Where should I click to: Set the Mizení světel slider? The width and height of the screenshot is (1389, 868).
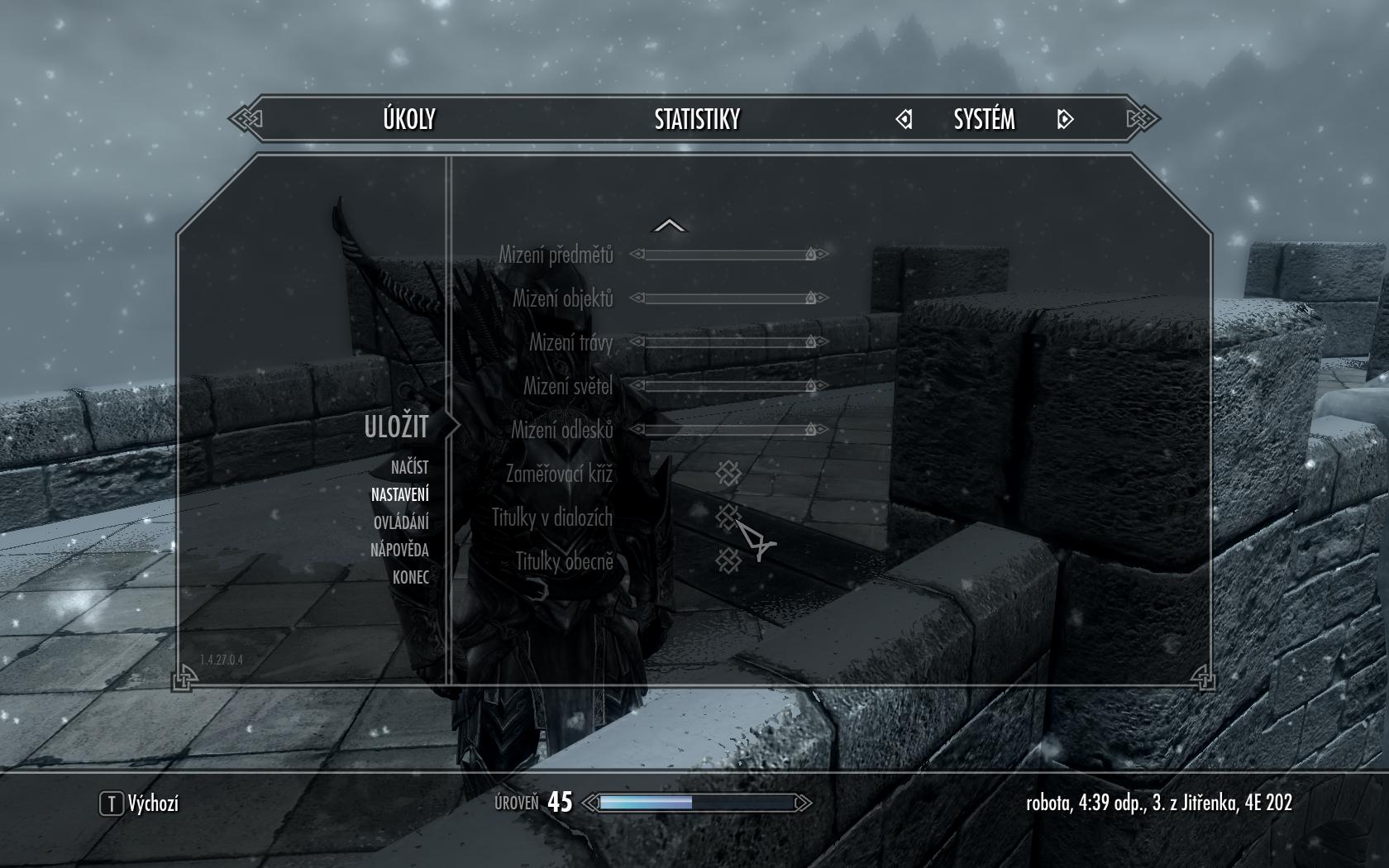click(728, 386)
